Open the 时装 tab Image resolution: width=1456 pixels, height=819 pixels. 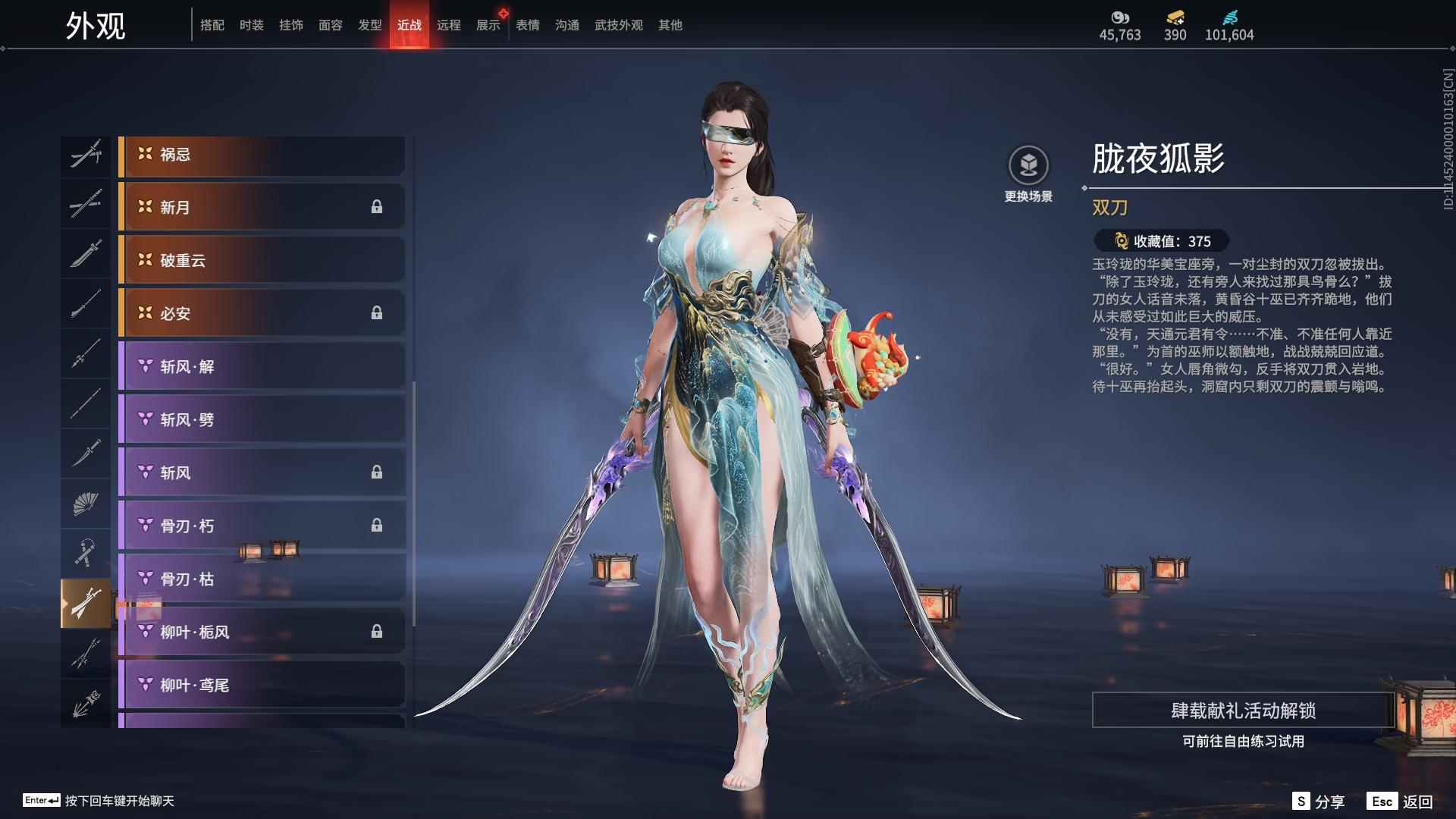(x=251, y=24)
